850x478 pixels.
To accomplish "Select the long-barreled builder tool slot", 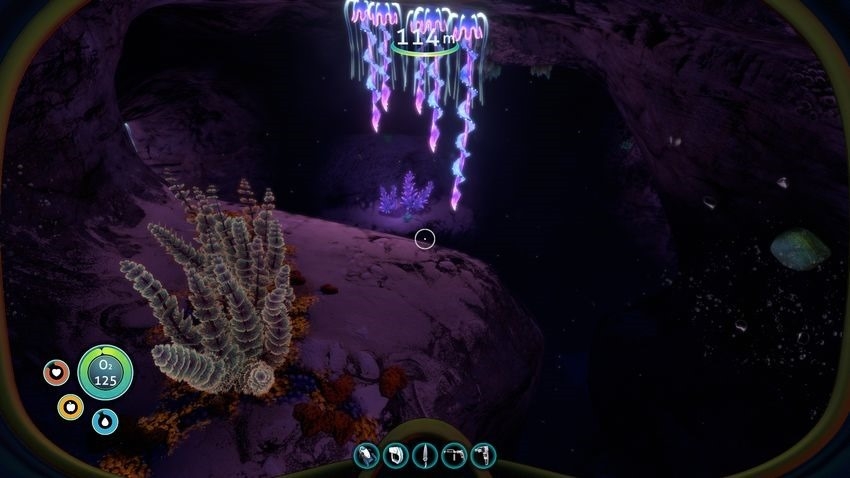I will pyautogui.click(x=454, y=455).
